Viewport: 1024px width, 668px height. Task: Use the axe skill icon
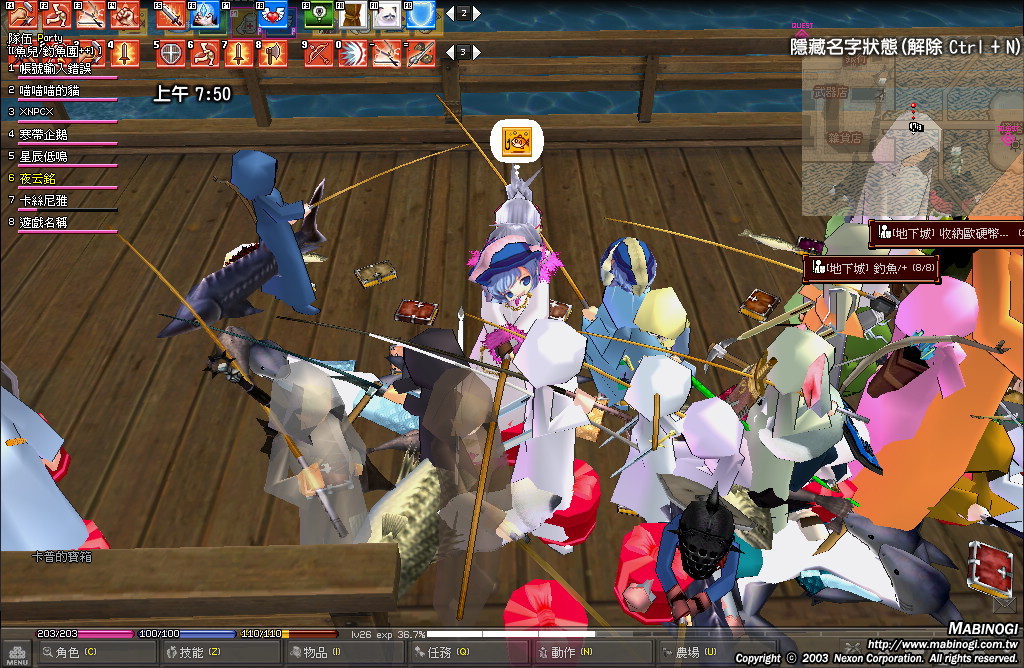click(x=270, y=53)
